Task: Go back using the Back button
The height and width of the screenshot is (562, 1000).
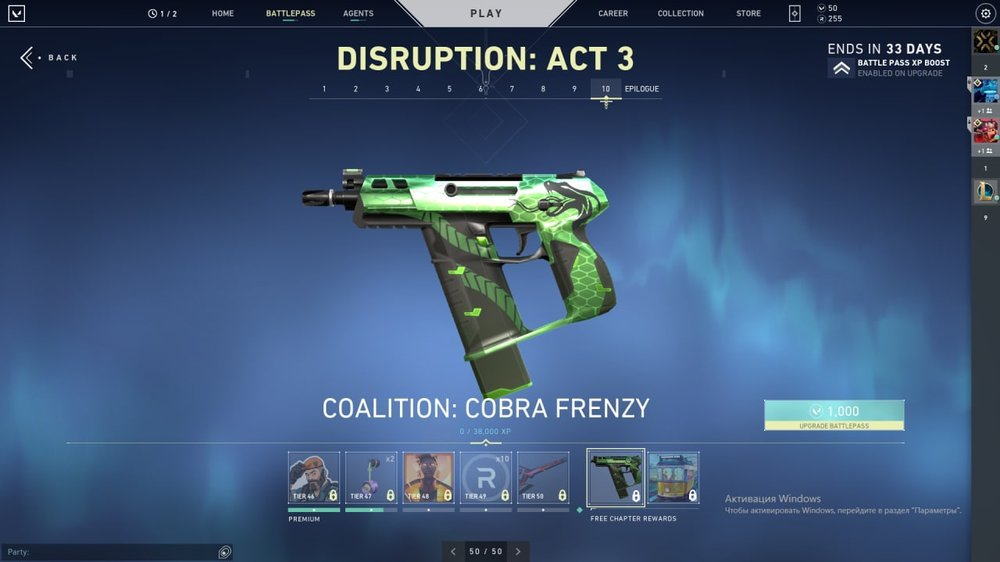Action: 48,58
